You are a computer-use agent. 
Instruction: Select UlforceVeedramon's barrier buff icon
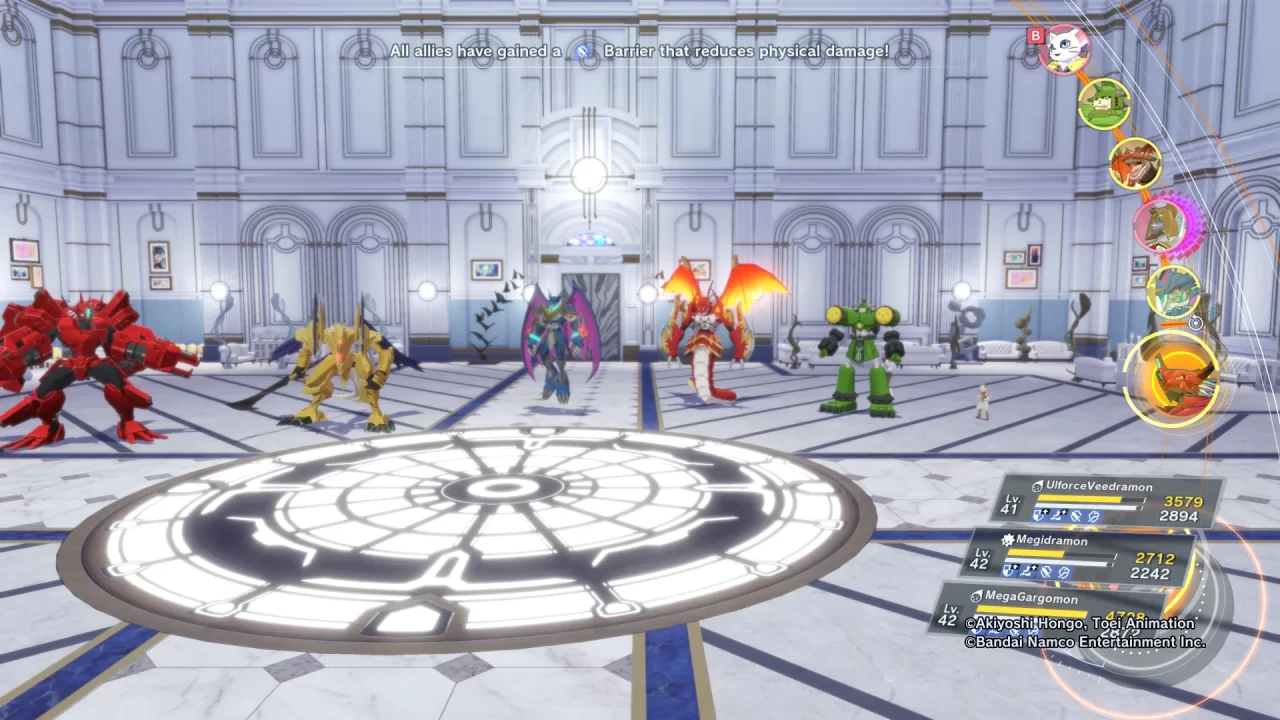[x=1078, y=515]
